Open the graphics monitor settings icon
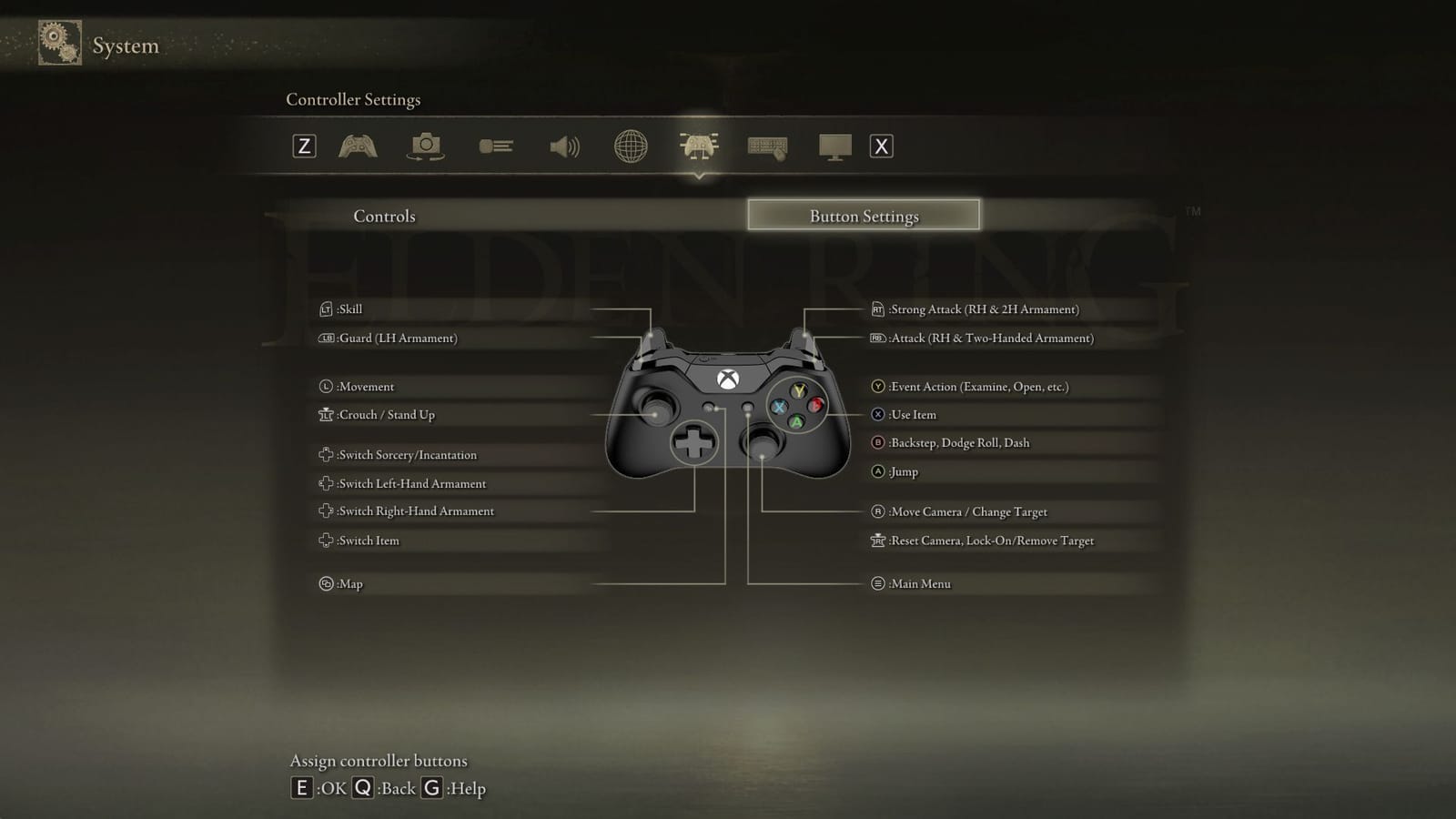Screen dimensions: 1456x819 [835, 146]
